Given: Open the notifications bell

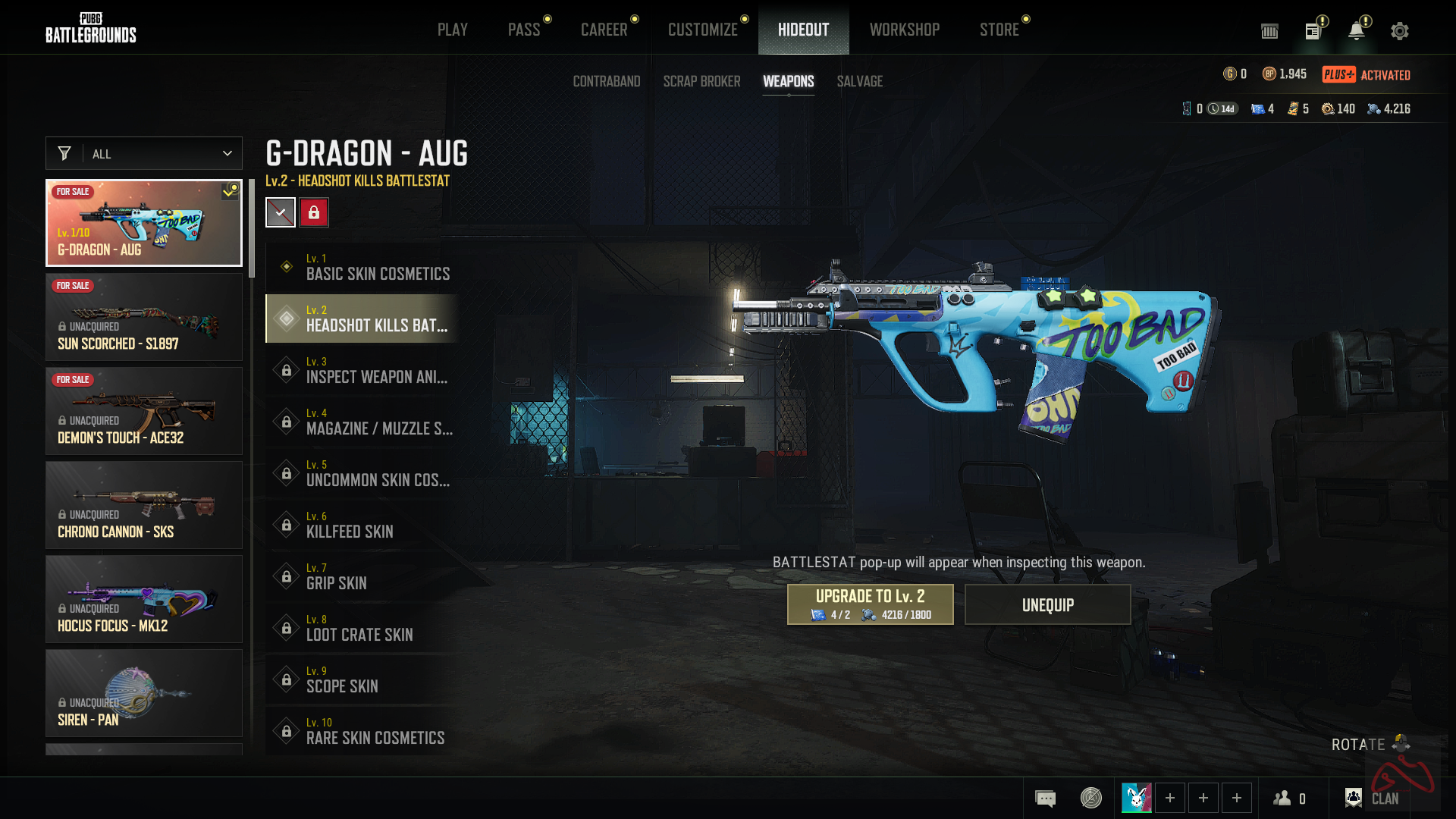Looking at the screenshot, I should [x=1356, y=31].
